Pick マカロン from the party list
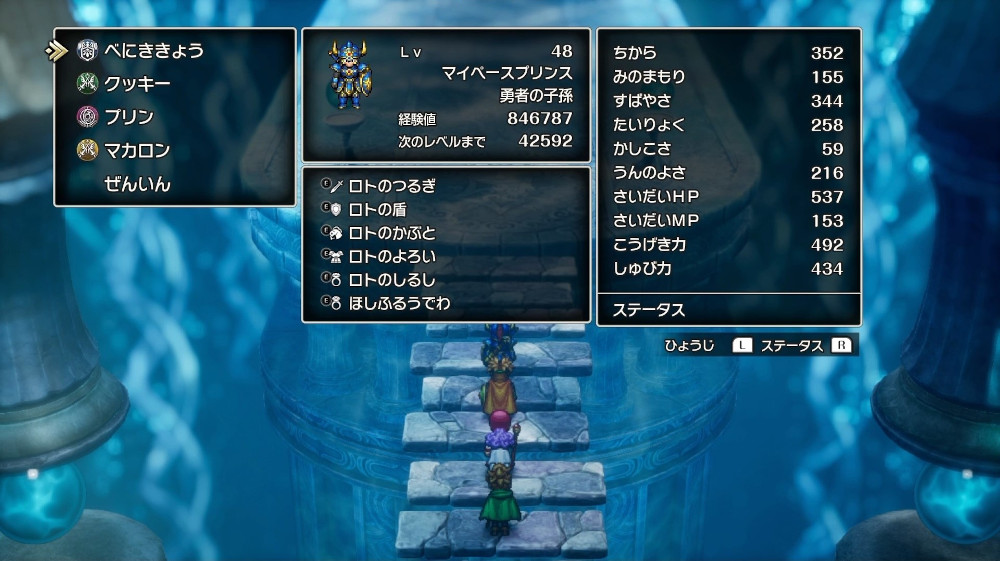This screenshot has height=561, width=1000. click(x=137, y=151)
